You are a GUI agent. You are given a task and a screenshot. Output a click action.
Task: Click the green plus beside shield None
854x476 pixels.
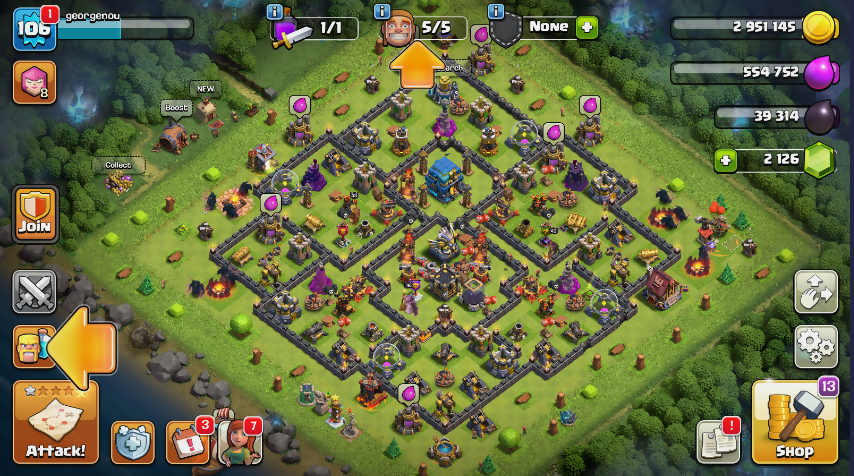pyautogui.click(x=587, y=27)
